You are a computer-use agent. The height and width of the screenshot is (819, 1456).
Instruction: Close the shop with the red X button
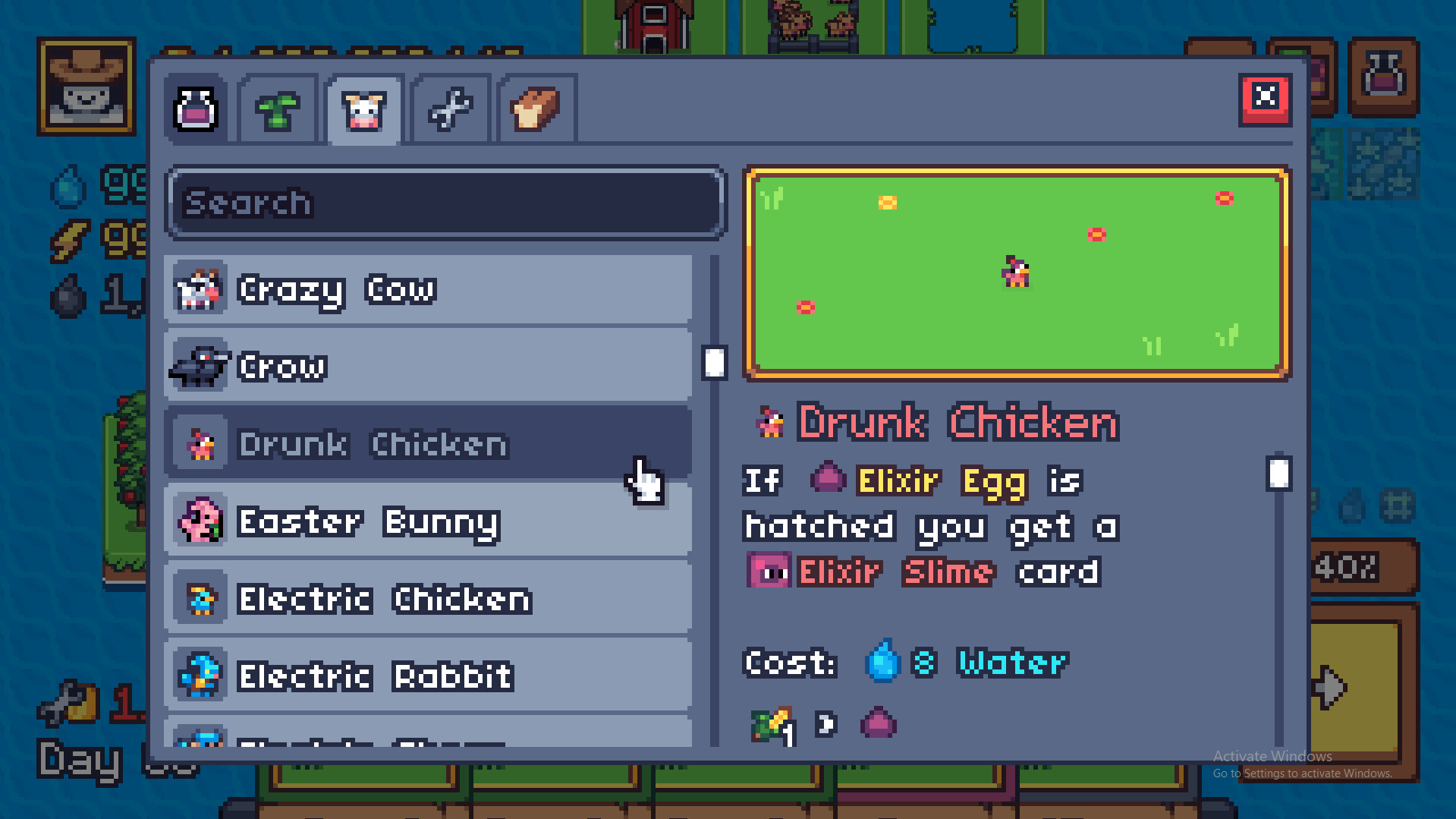pos(1264,96)
